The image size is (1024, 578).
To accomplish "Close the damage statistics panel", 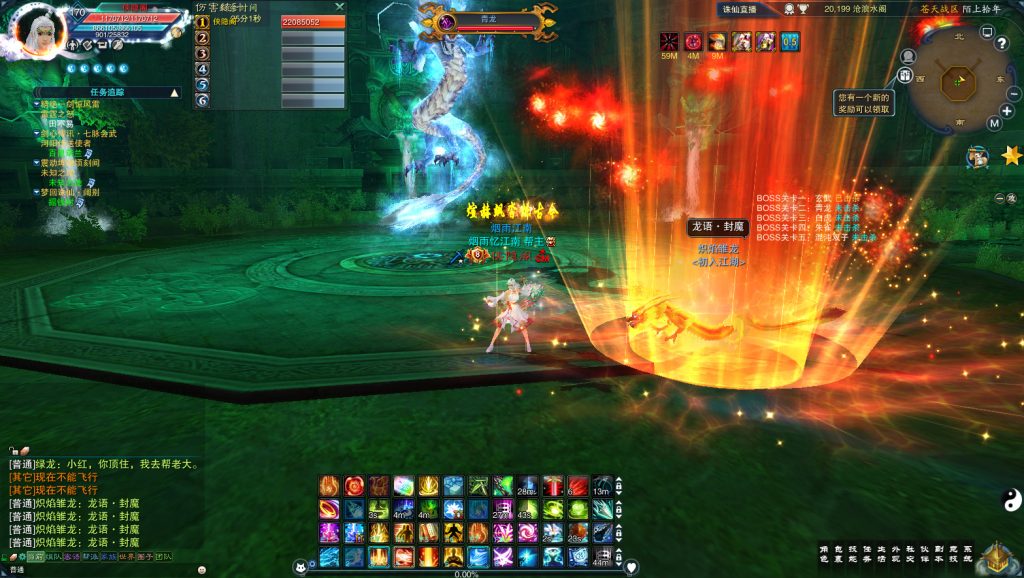I will click(339, 6).
